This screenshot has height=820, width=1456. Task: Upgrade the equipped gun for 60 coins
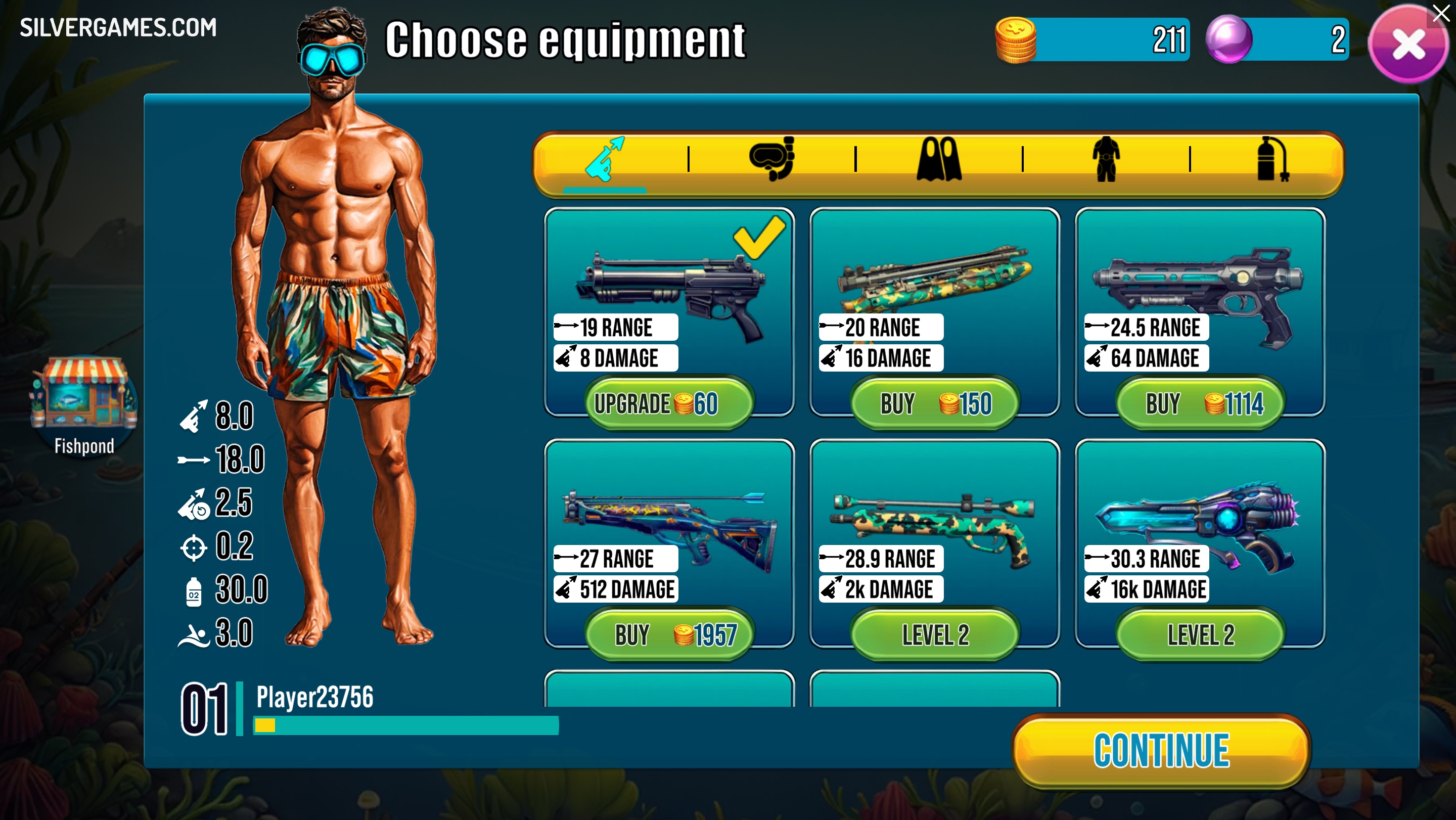[x=669, y=404]
